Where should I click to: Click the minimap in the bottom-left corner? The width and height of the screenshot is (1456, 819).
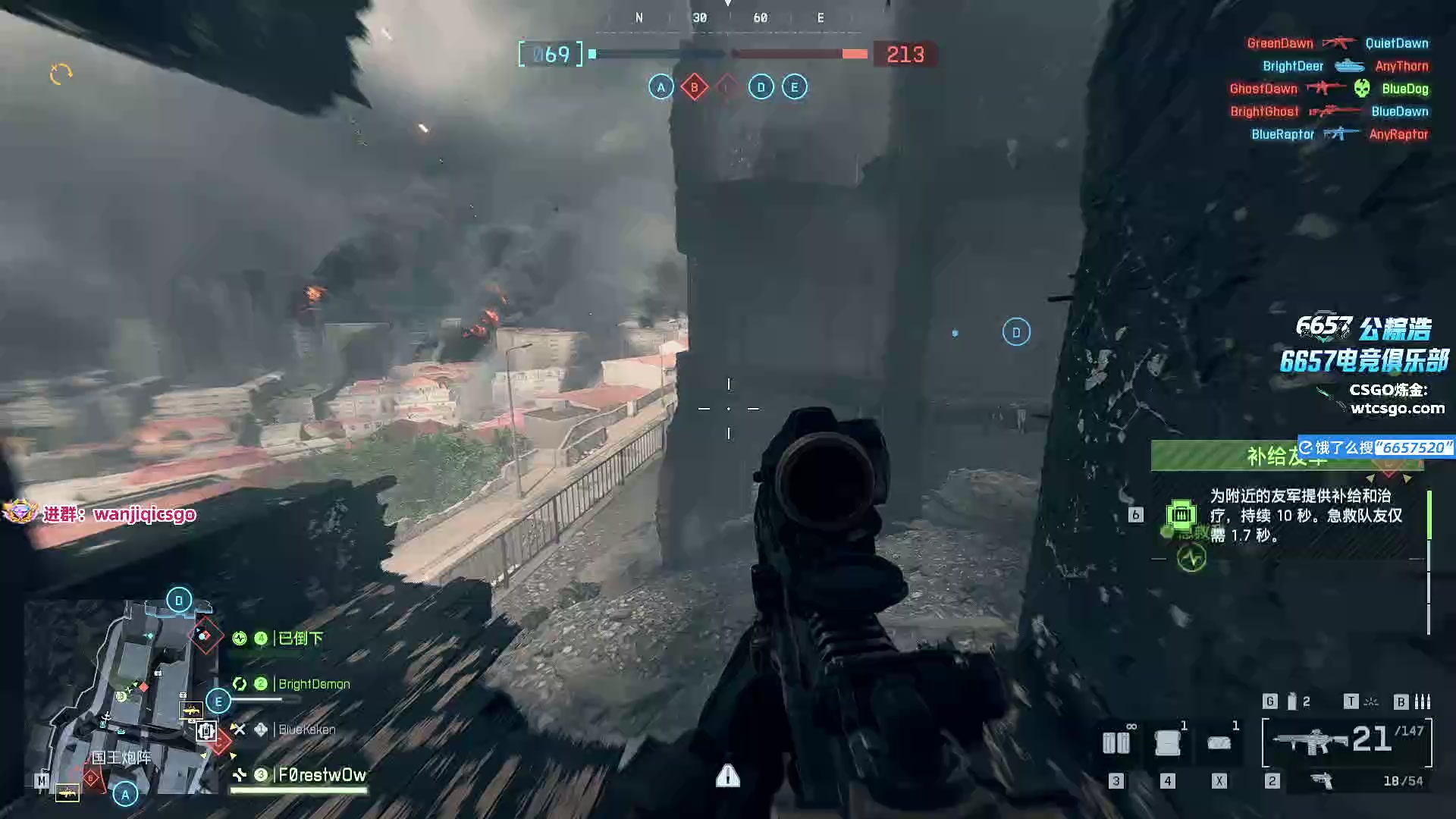pyautogui.click(x=121, y=698)
